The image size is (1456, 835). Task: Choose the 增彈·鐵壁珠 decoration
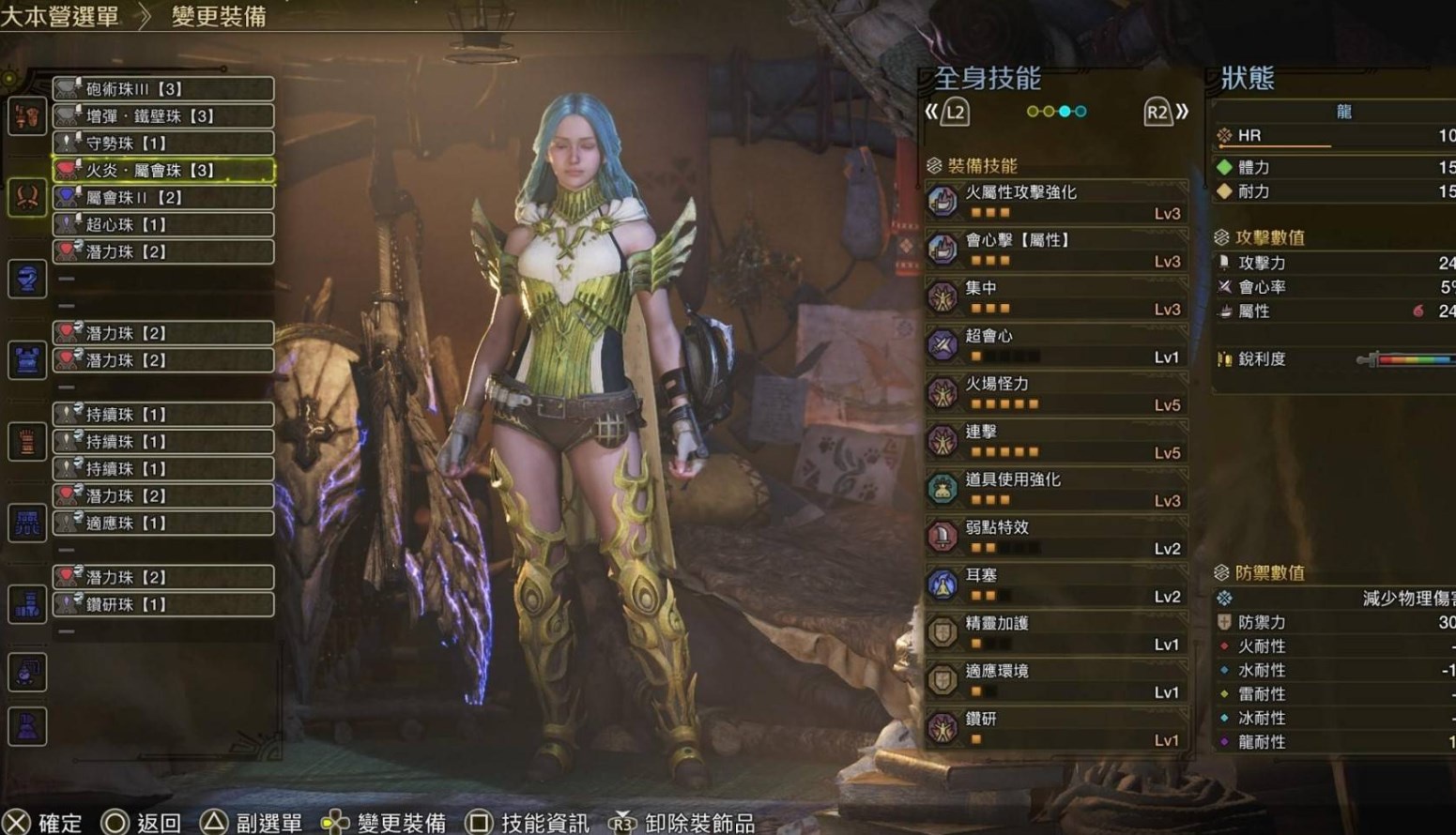(x=163, y=116)
